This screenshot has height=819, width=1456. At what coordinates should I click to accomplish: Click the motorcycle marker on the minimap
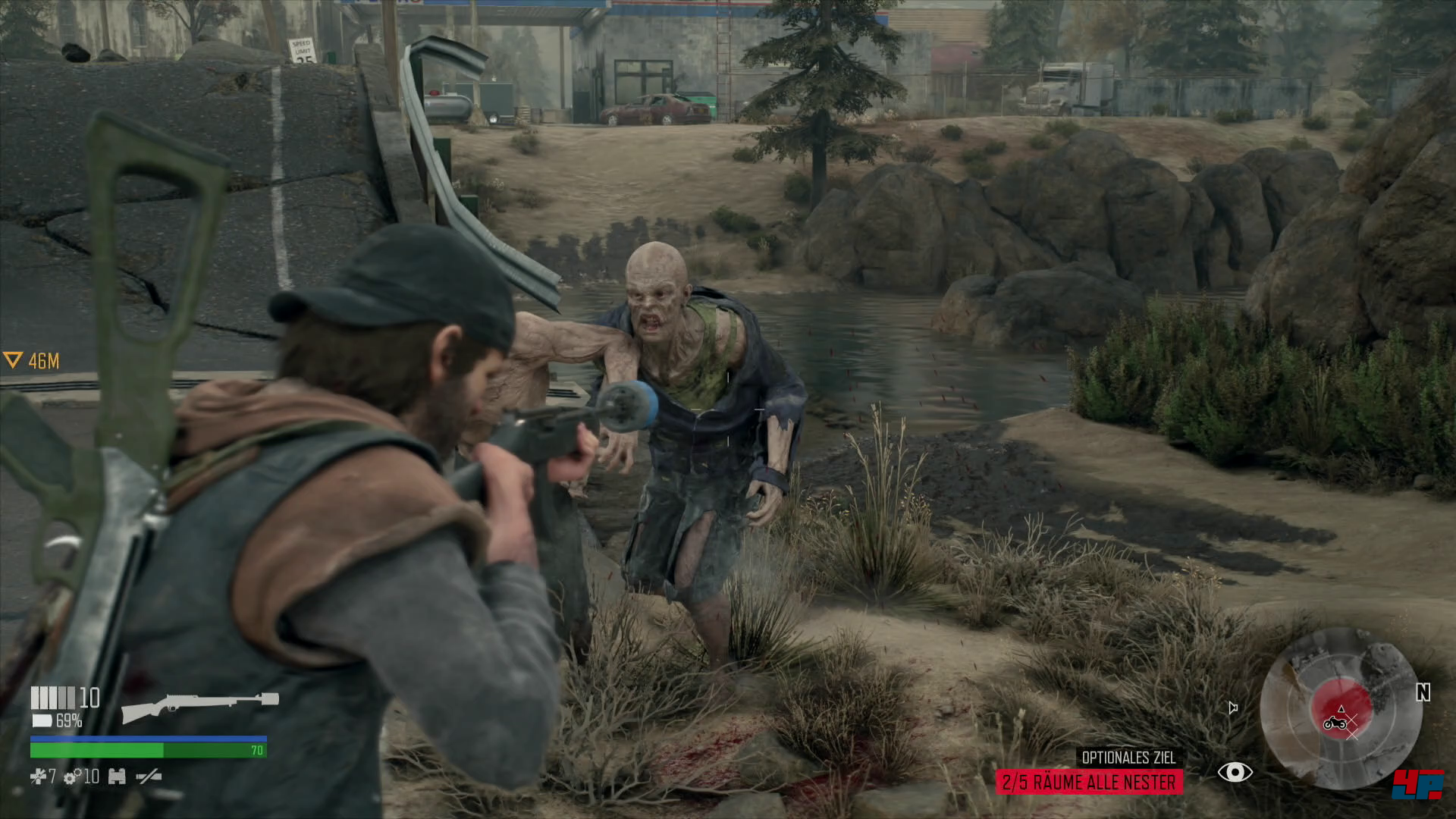[x=1334, y=723]
